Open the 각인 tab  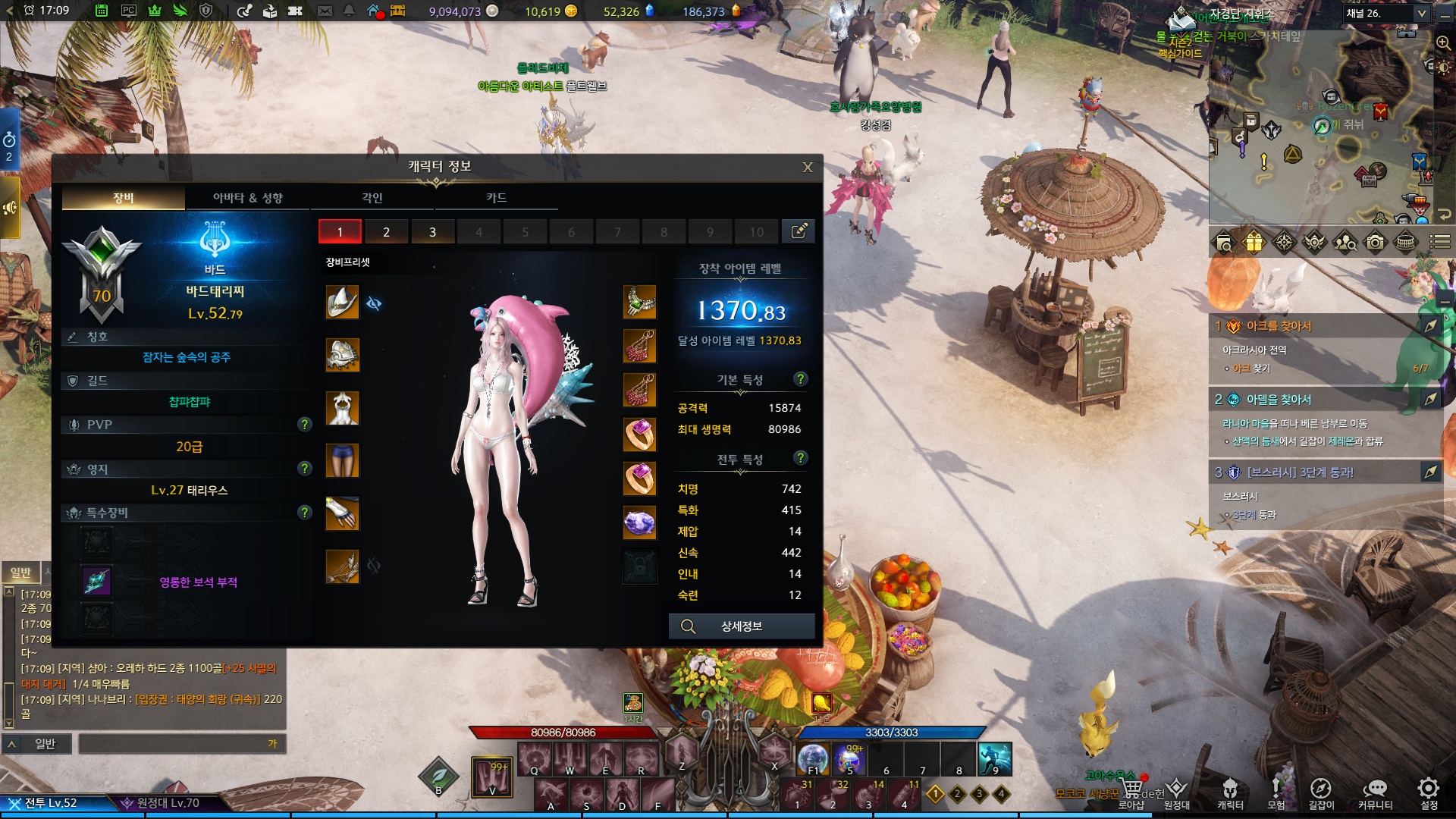372,198
